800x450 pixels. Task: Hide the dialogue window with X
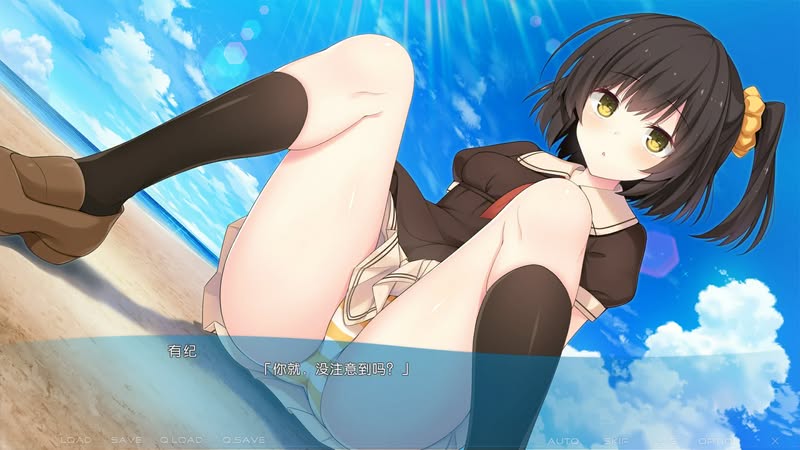pos(775,440)
